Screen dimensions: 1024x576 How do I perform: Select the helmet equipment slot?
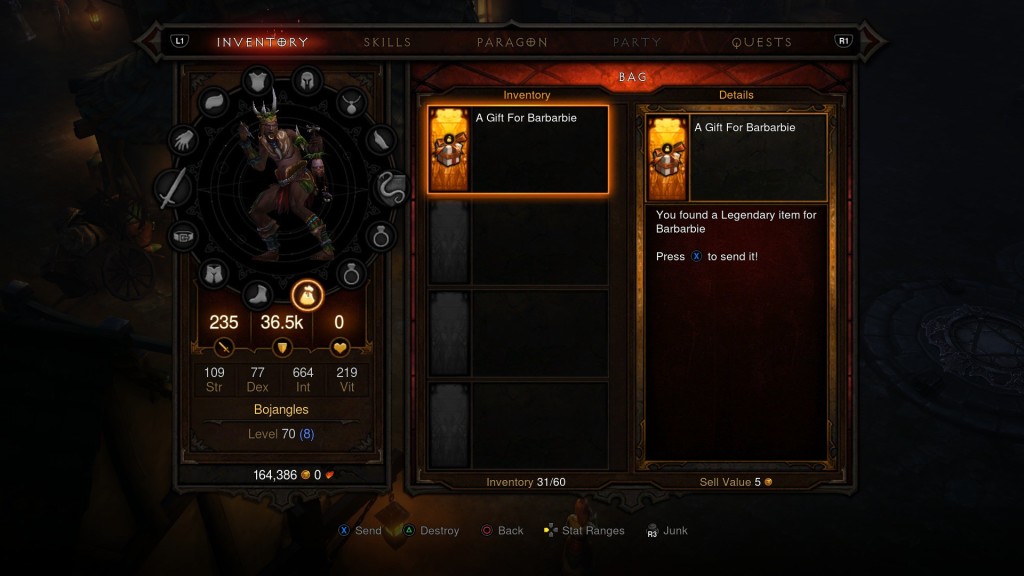304,83
